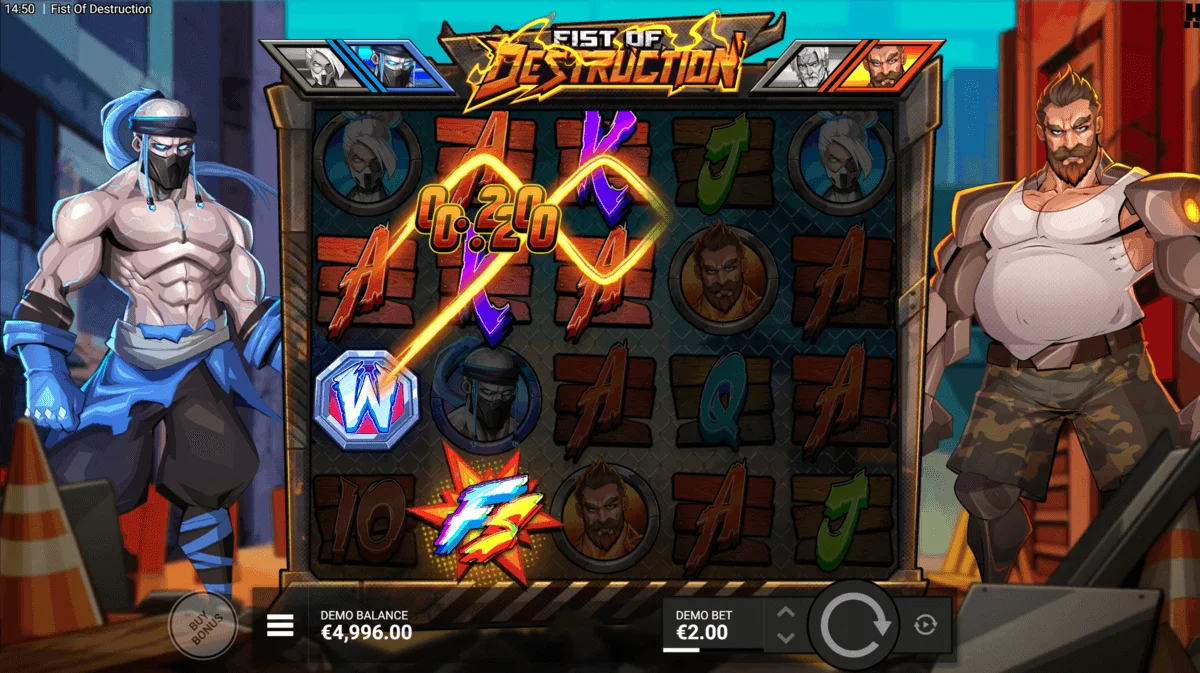Spin the reels
The height and width of the screenshot is (673, 1200).
854,626
